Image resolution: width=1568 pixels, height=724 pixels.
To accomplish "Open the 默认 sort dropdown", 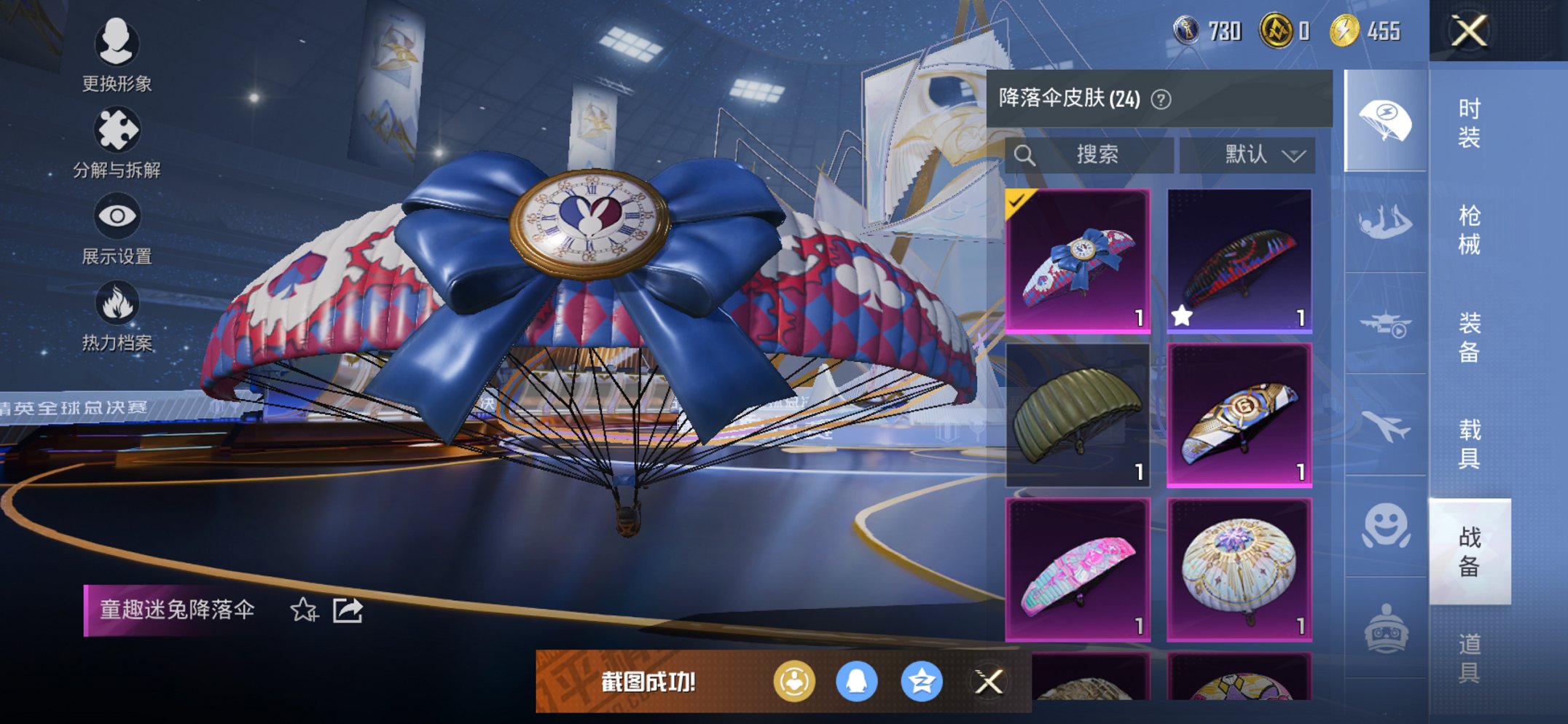I will [1247, 154].
